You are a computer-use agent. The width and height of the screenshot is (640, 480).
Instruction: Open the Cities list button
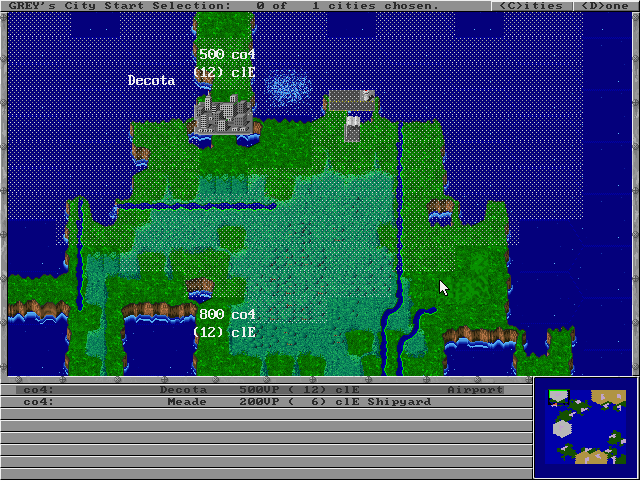click(530, 6)
